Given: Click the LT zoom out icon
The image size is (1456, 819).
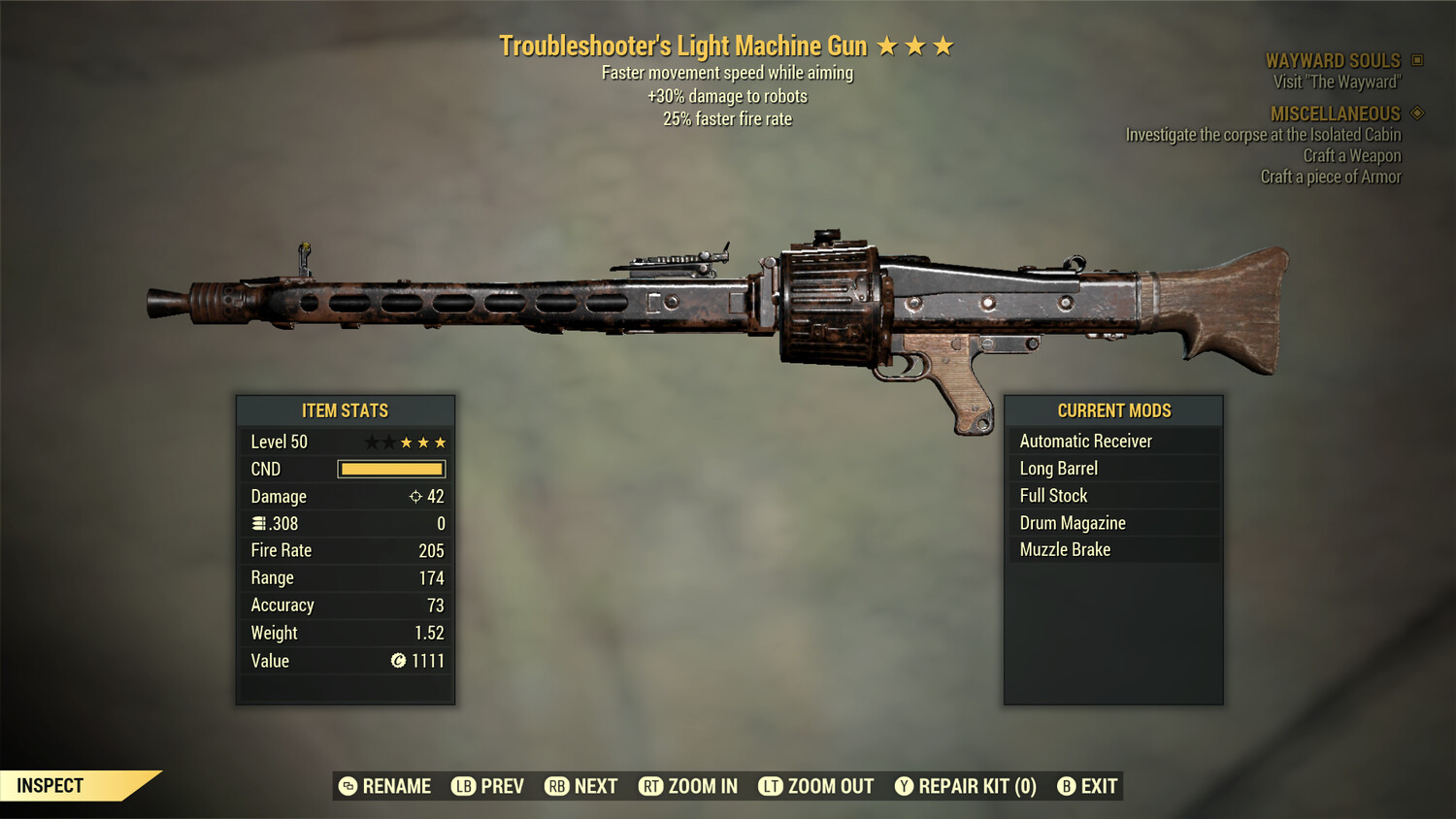Looking at the screenshot, I should pos(772,786).
